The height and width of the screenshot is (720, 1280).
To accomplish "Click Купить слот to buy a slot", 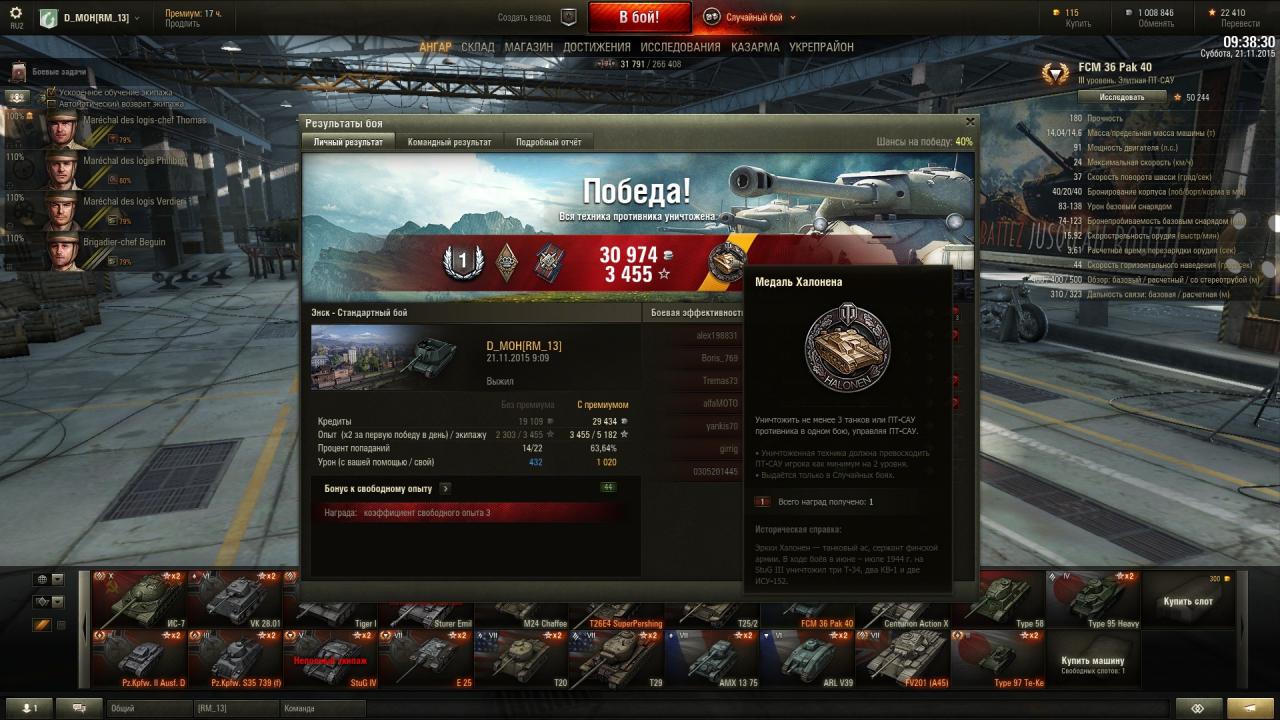I will point(1187,601).
